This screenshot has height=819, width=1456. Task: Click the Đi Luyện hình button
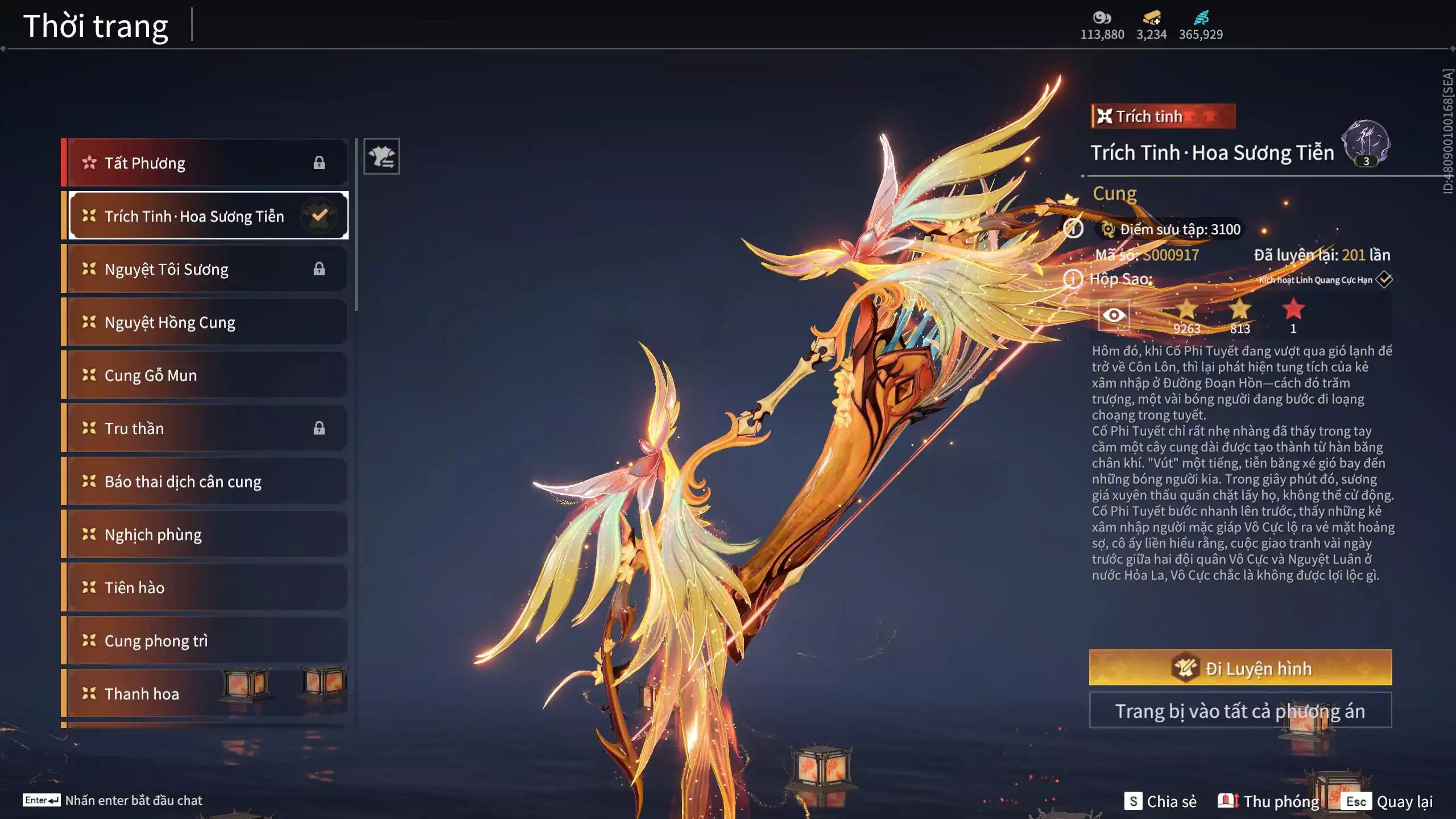1240,668
